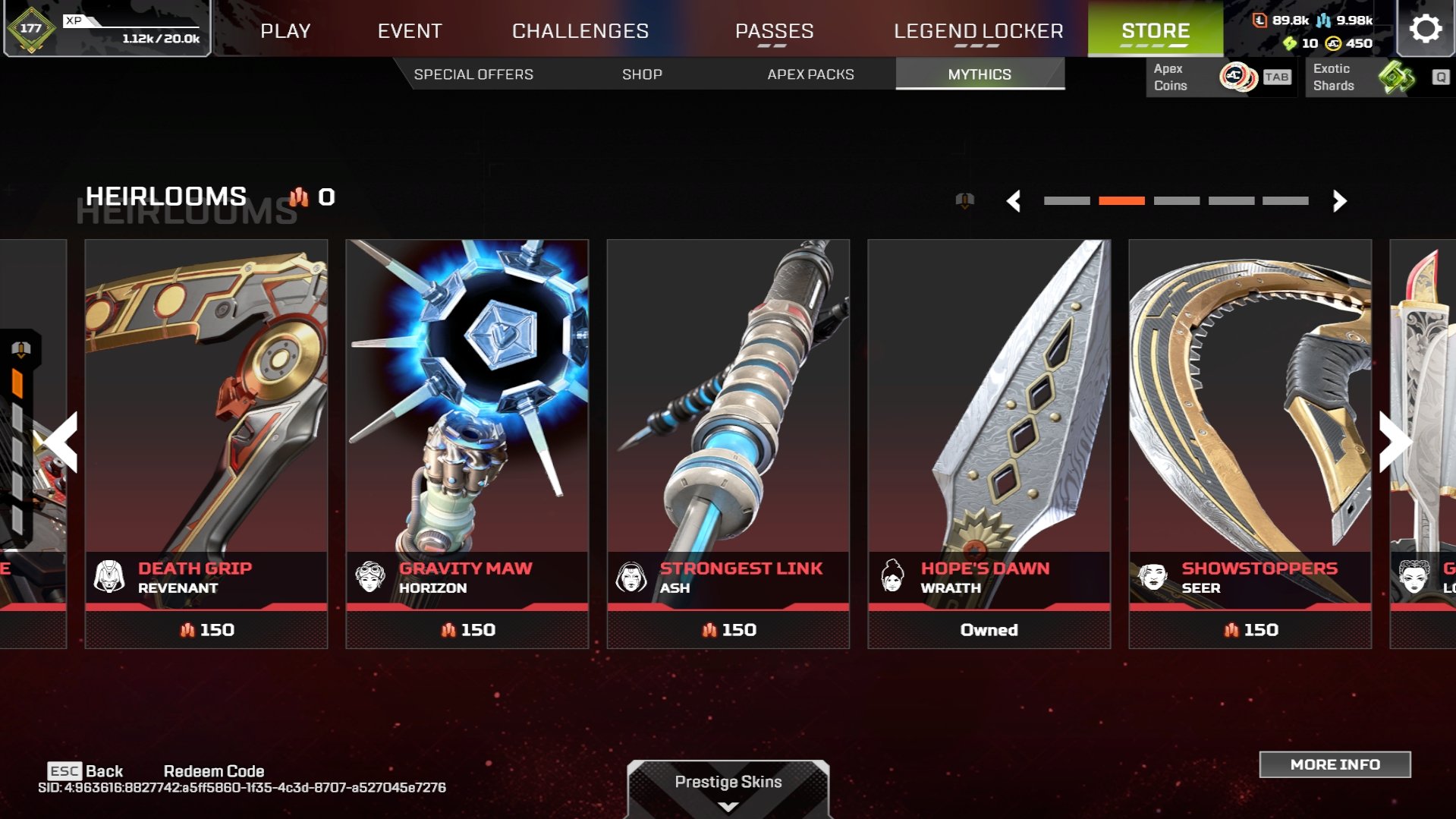Screen dimensions: 1456x819
Task: Go to the Challenges tab
Action: click(x=580, y=31)
